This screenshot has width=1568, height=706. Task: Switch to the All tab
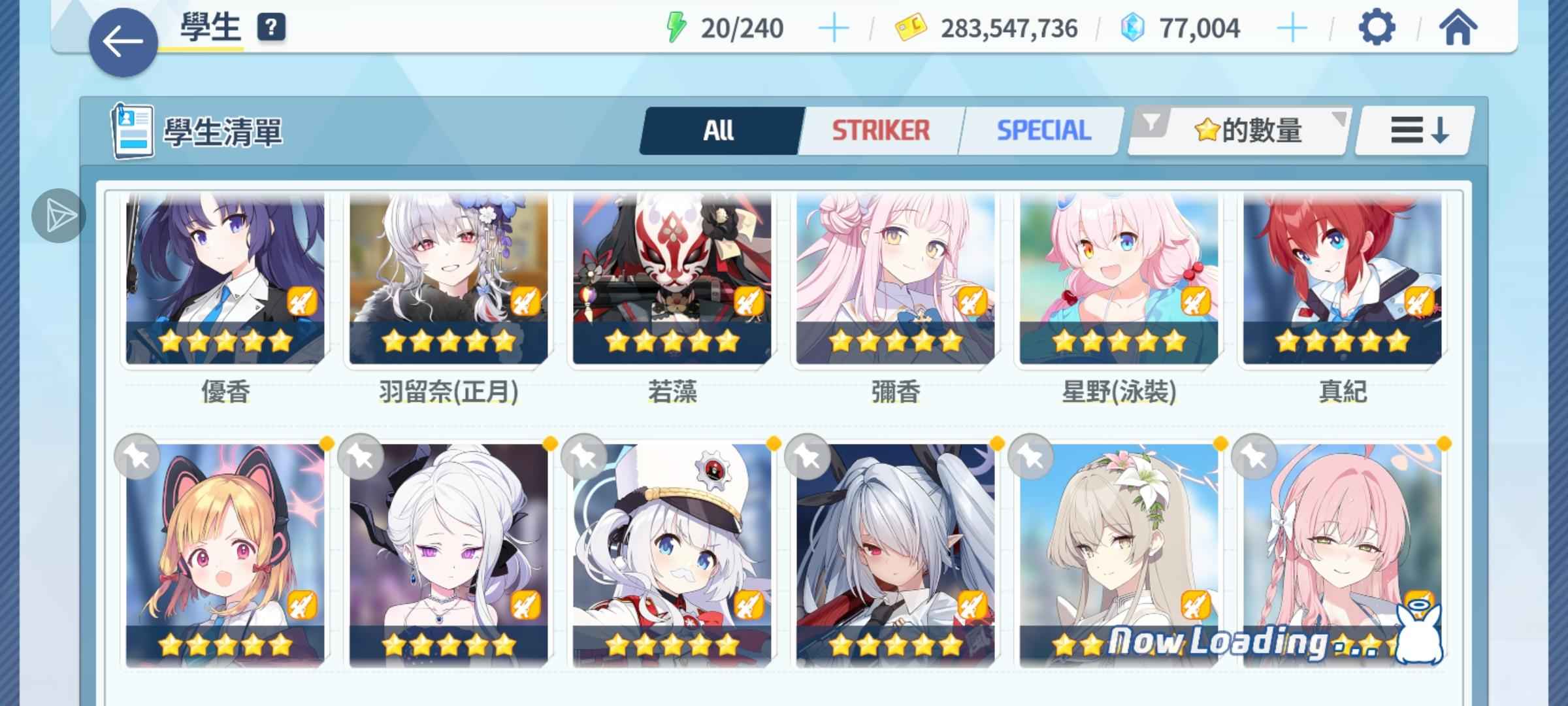pos(719,131)
